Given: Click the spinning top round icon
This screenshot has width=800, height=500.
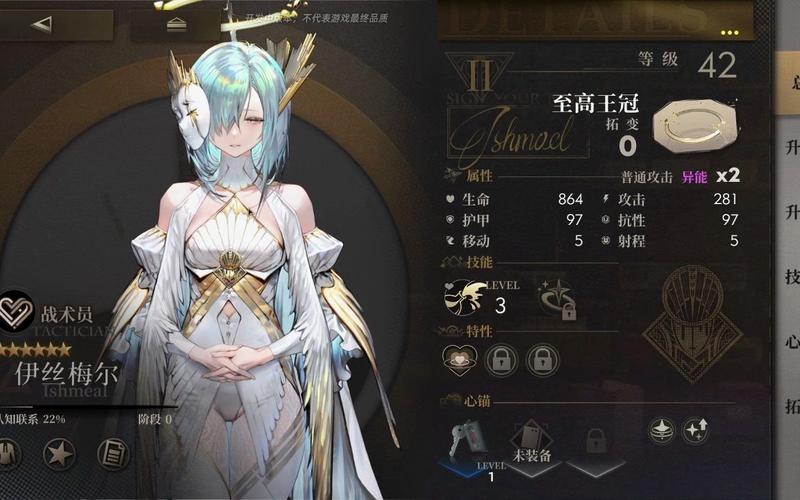Looking at the screenshot, I should click(x=661, y=430).
